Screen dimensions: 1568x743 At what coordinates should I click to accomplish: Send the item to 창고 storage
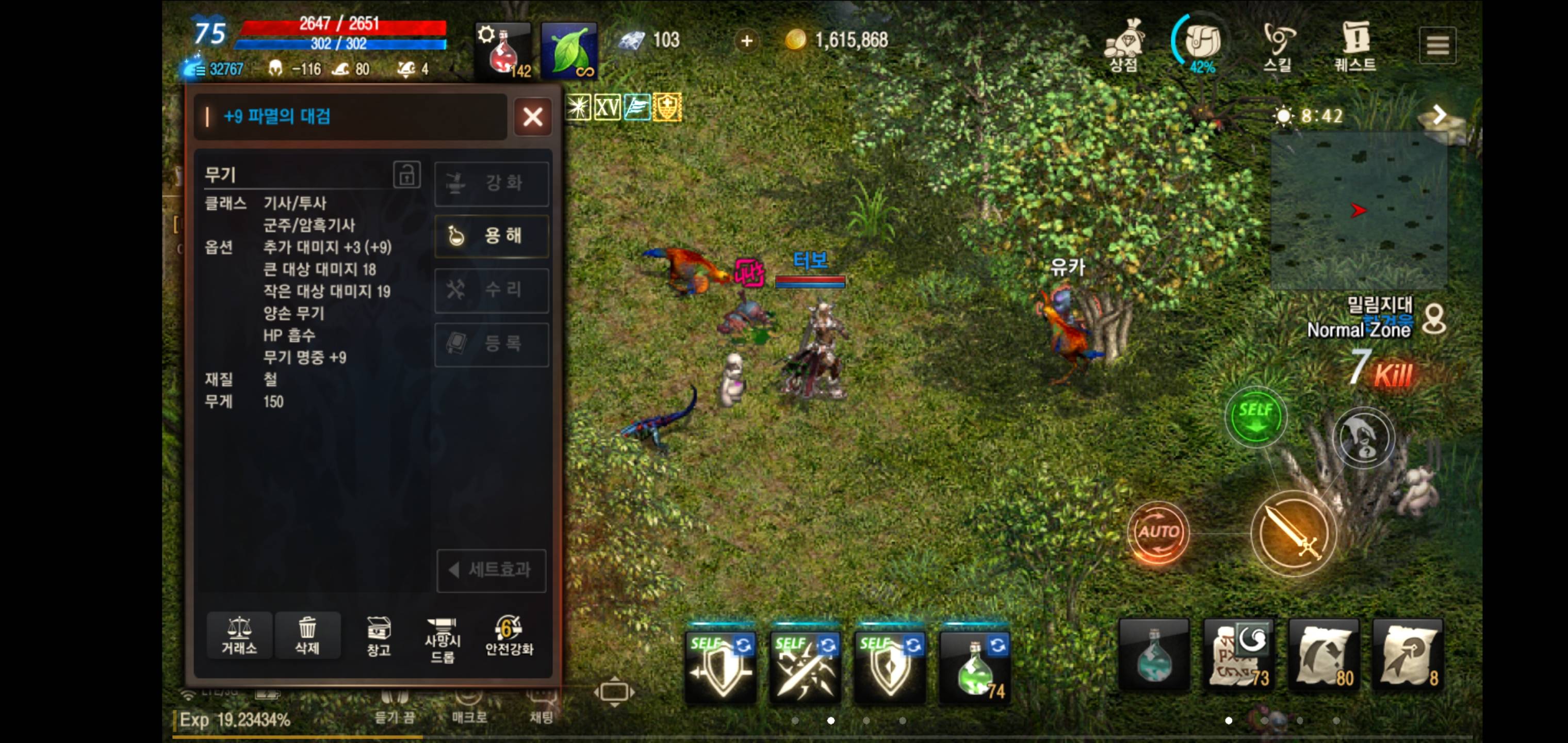[378, 635]
